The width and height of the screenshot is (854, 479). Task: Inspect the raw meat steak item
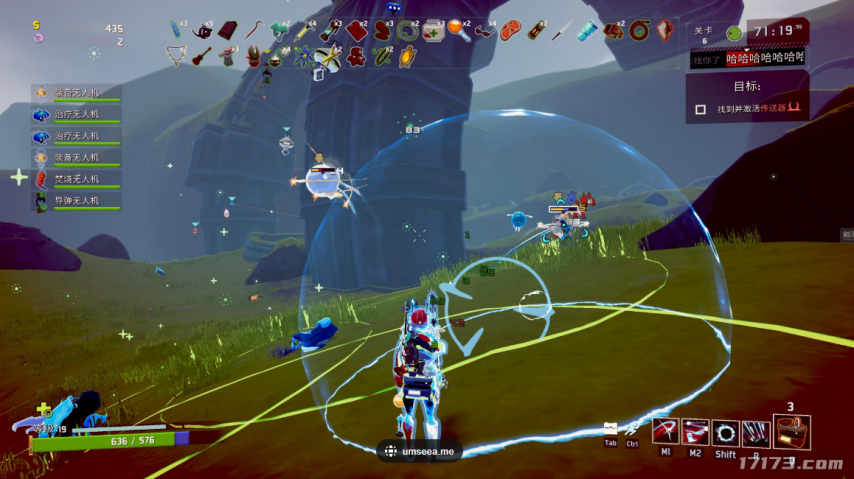point(511,31)
